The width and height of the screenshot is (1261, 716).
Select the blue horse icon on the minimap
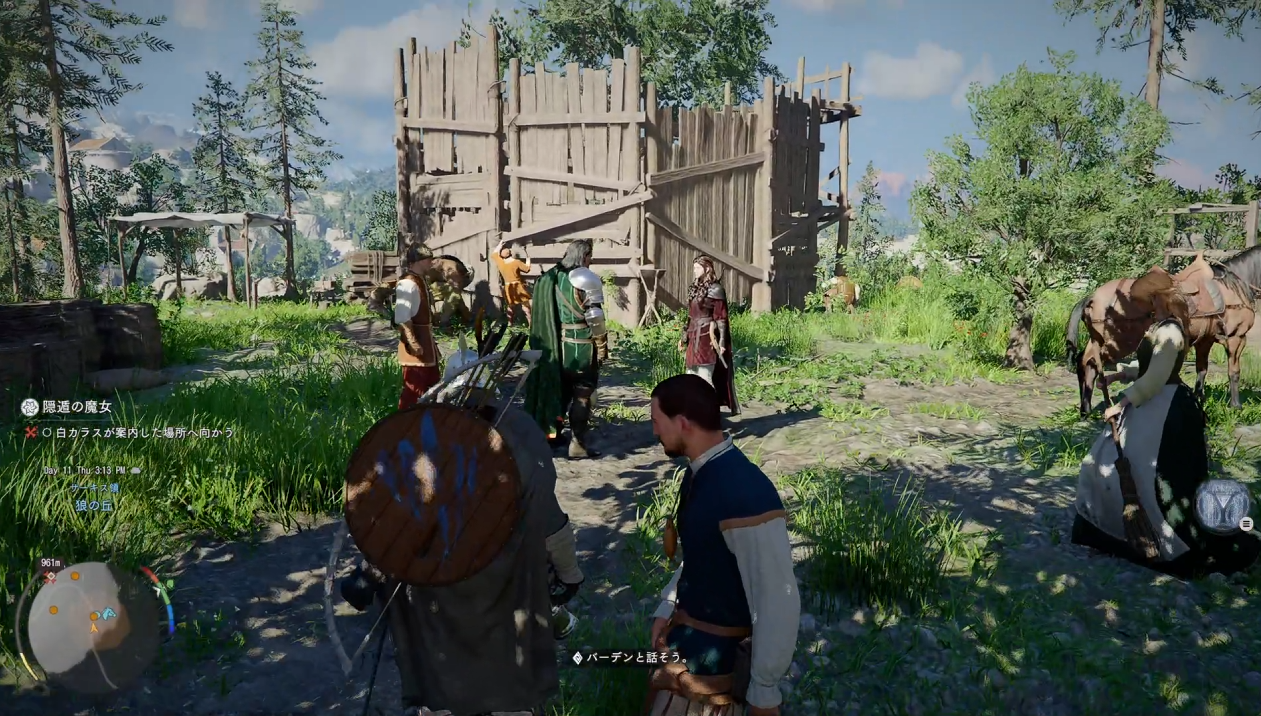(x=108, y=612)
